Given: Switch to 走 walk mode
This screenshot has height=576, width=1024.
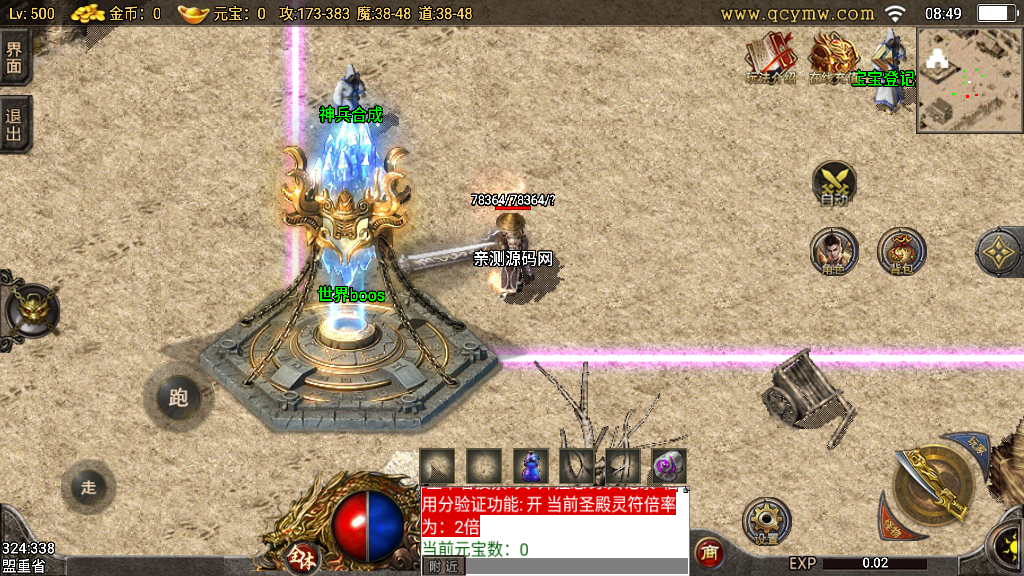Looking at the screenshot, I should (x=88, y=487).
